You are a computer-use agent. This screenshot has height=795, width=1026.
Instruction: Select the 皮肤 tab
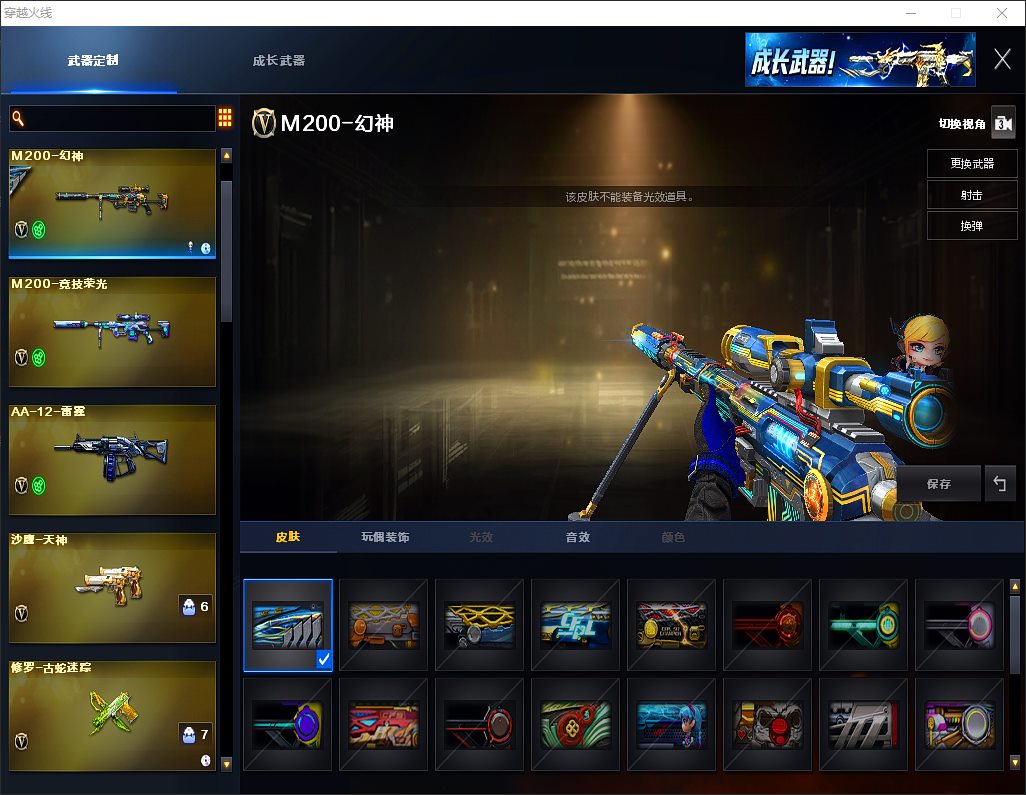(x=288, y=537)
